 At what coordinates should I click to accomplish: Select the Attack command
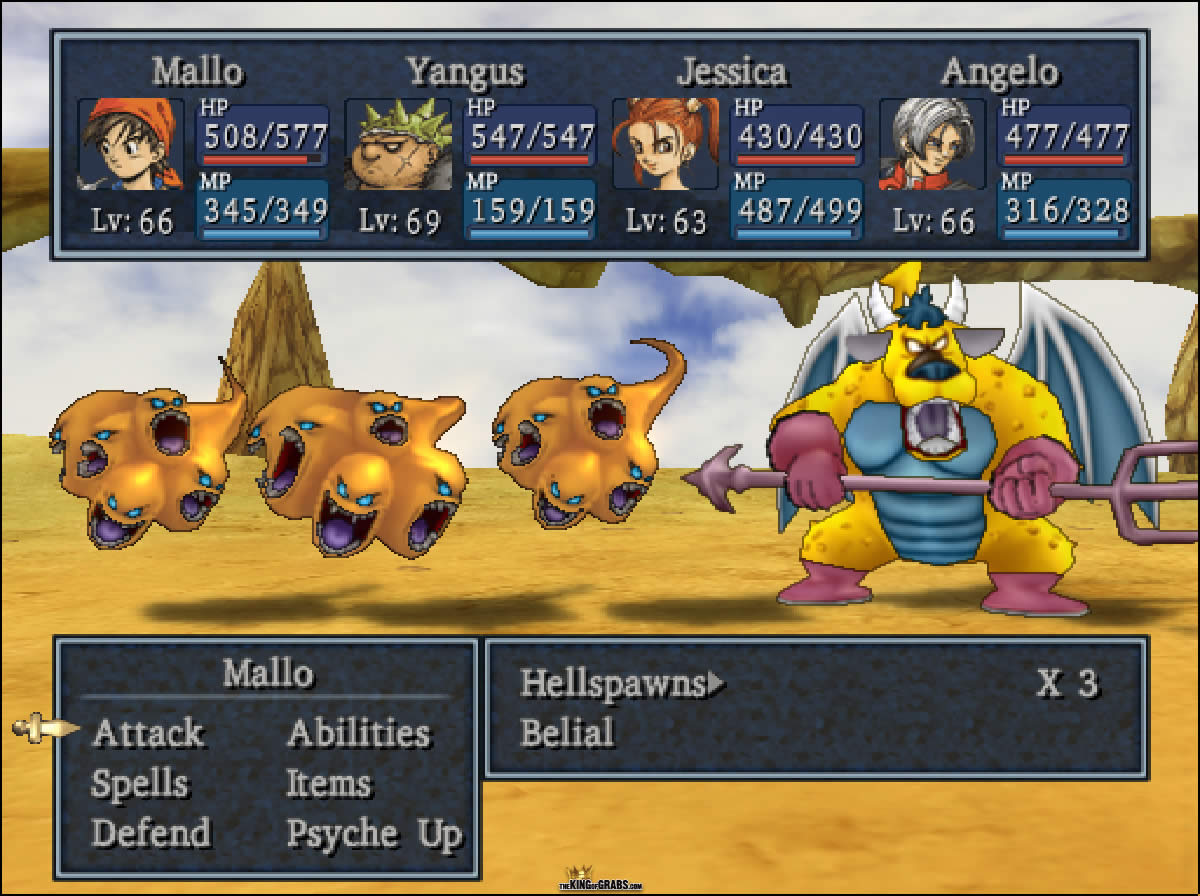coord(148,733)
